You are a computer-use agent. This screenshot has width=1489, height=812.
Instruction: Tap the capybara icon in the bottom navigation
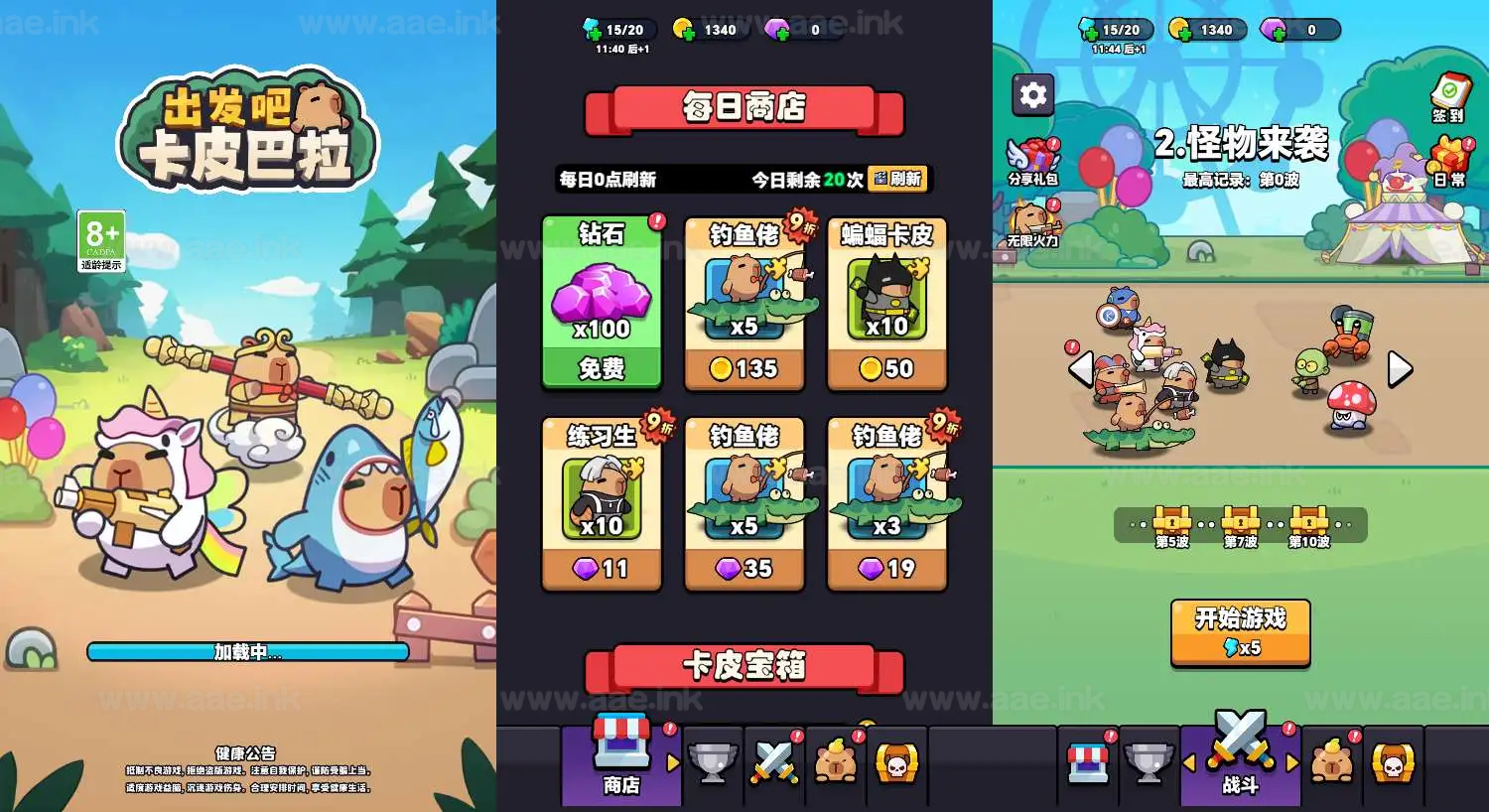[x=836, y=763]
